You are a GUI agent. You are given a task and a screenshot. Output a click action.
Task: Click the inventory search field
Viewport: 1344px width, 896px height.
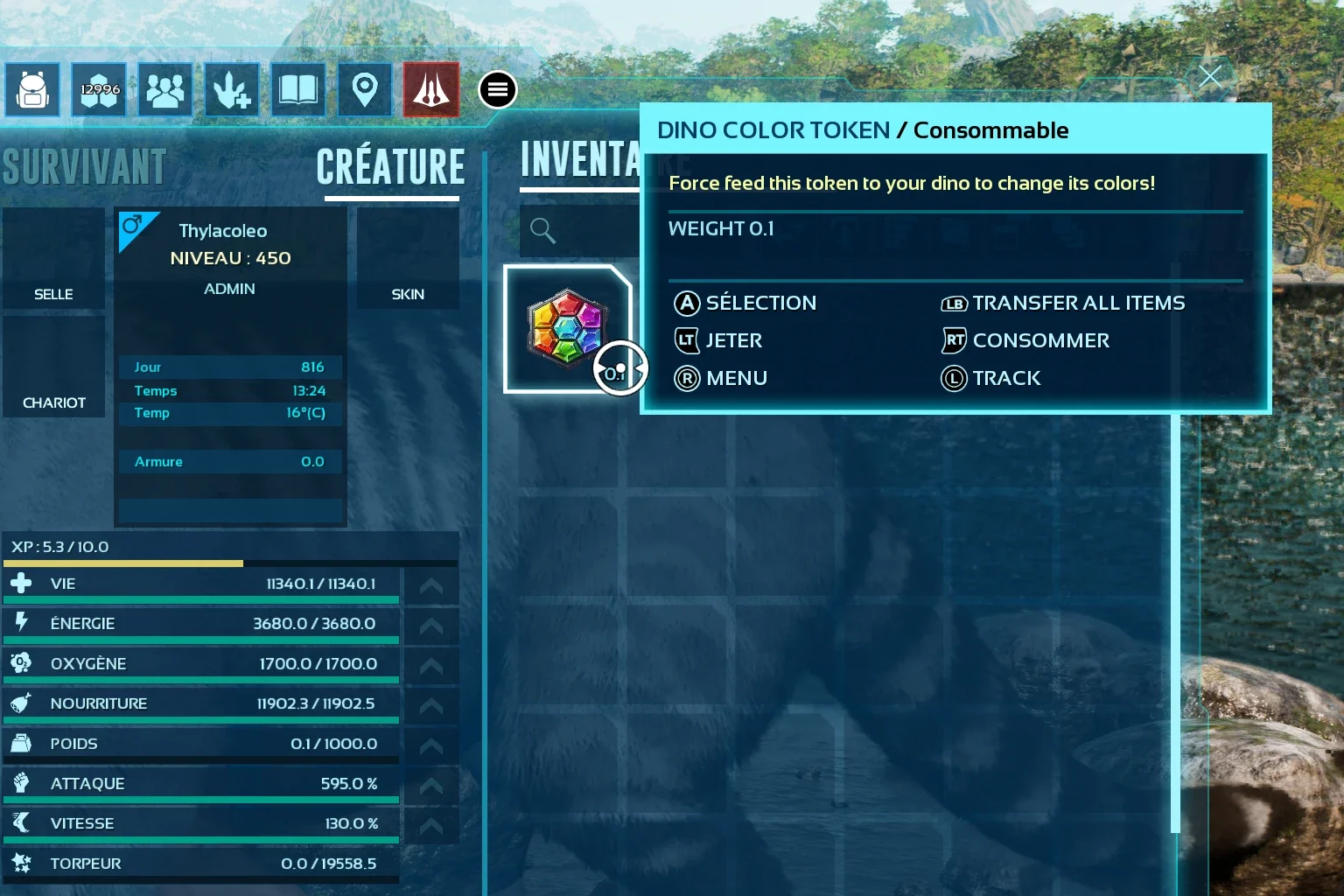point(577,231)
